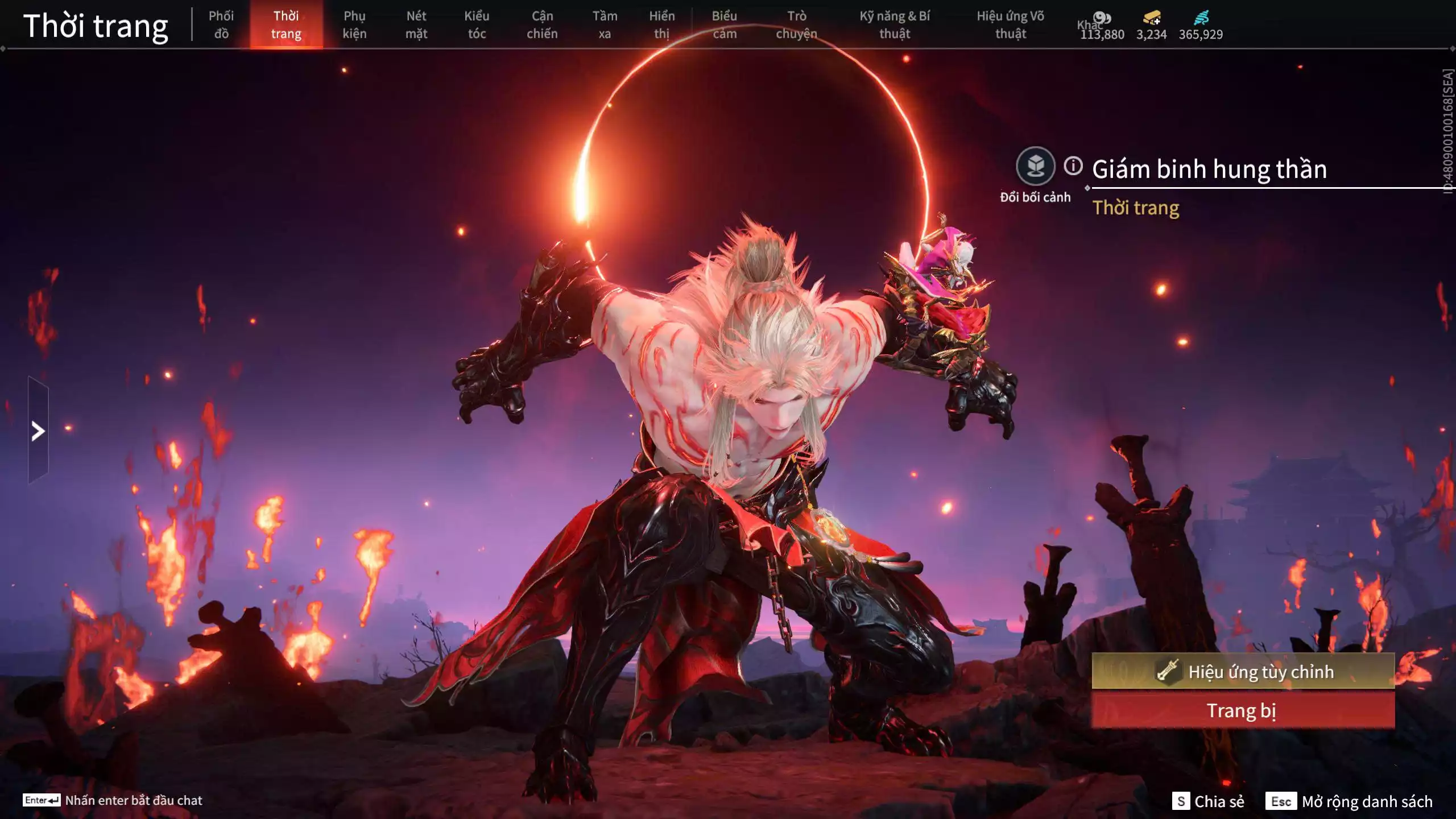Viewport: 1456px width, 819px height.
Task: Switch to Cận chiến tab
Action: point(542,25)
